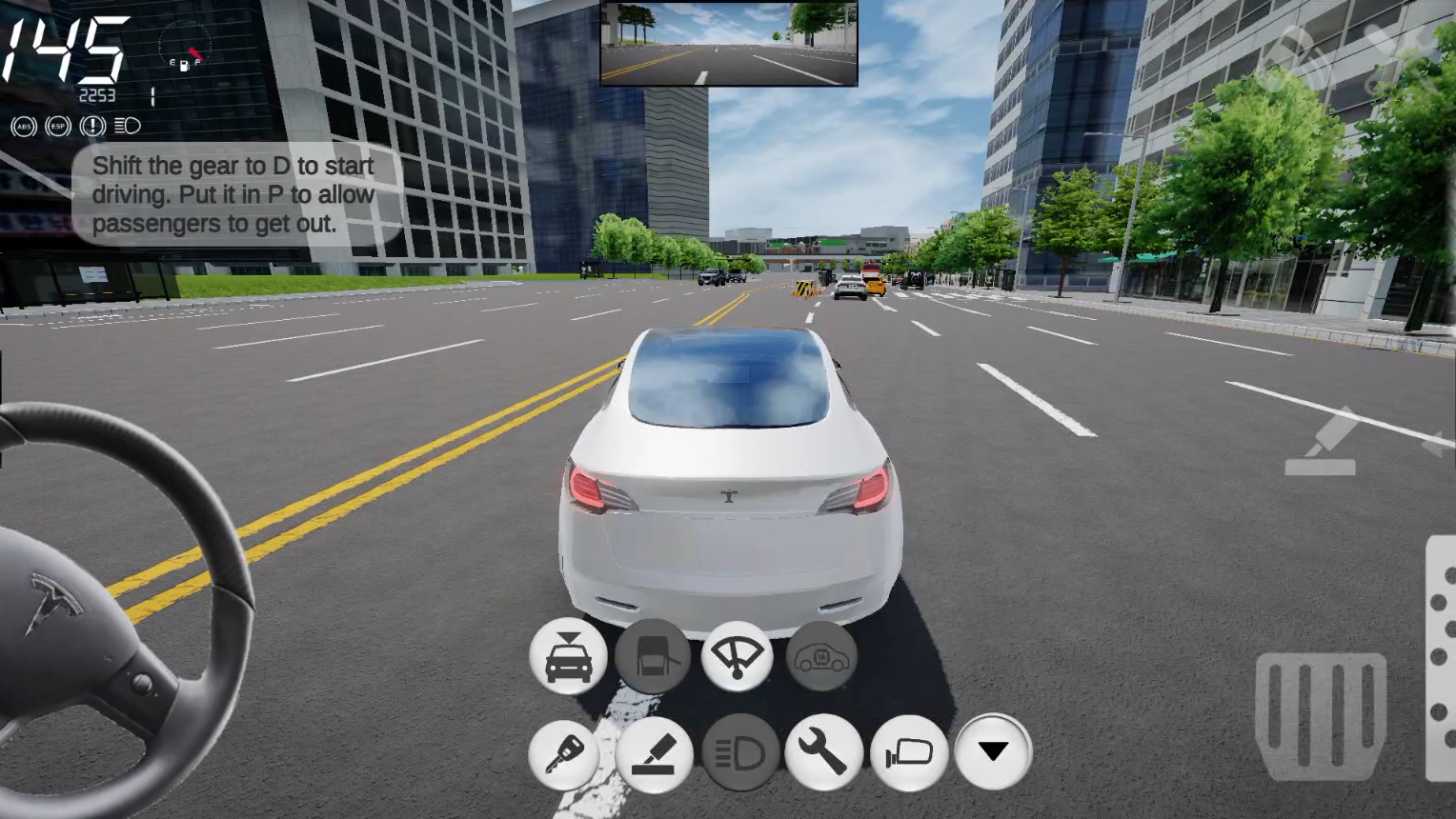This screenshot has height=819, width=1456.
Task: Enable the autopilot AI car button
Action: pos(821,656)
